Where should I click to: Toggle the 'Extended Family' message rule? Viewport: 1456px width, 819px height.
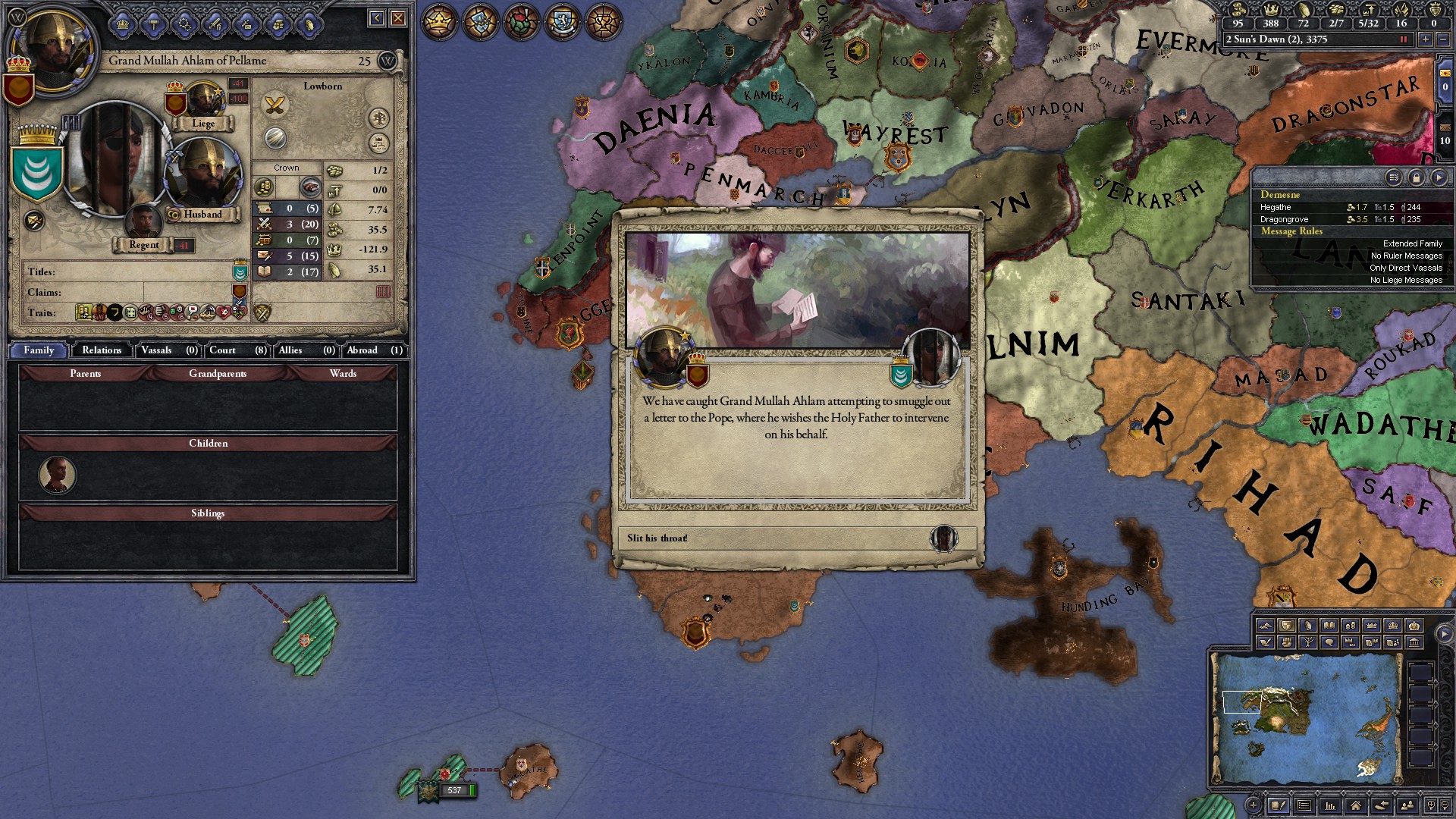click(1412, 243)
